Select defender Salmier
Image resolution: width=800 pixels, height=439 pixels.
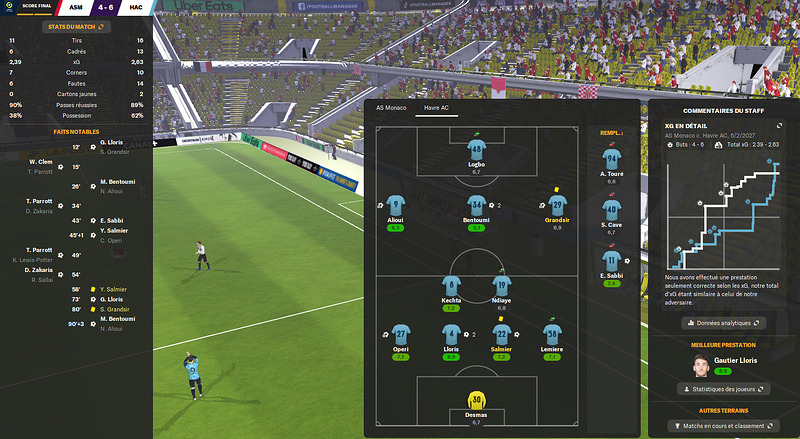point(502,334)
